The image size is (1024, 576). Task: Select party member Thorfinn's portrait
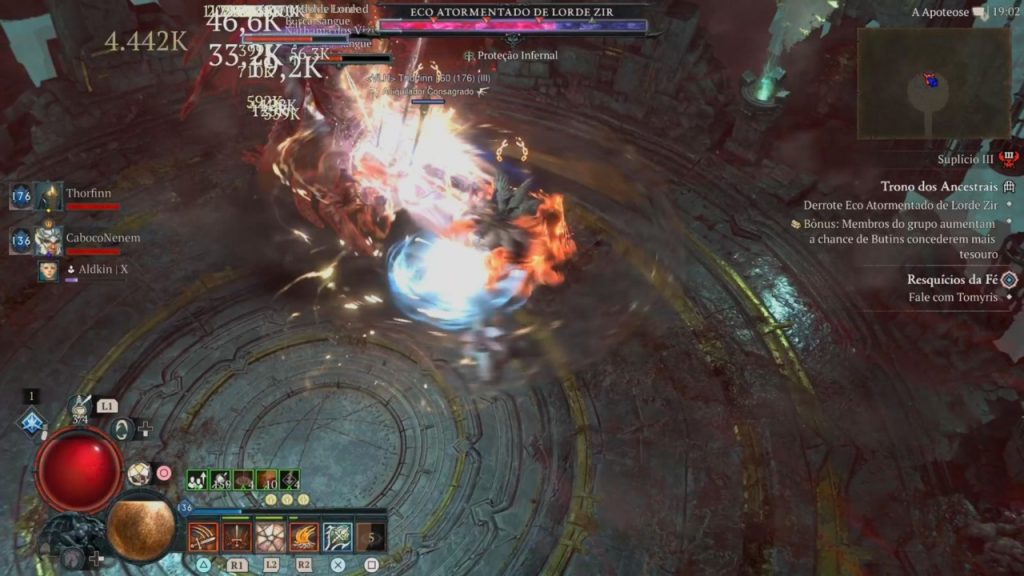[x=48, y=196]
